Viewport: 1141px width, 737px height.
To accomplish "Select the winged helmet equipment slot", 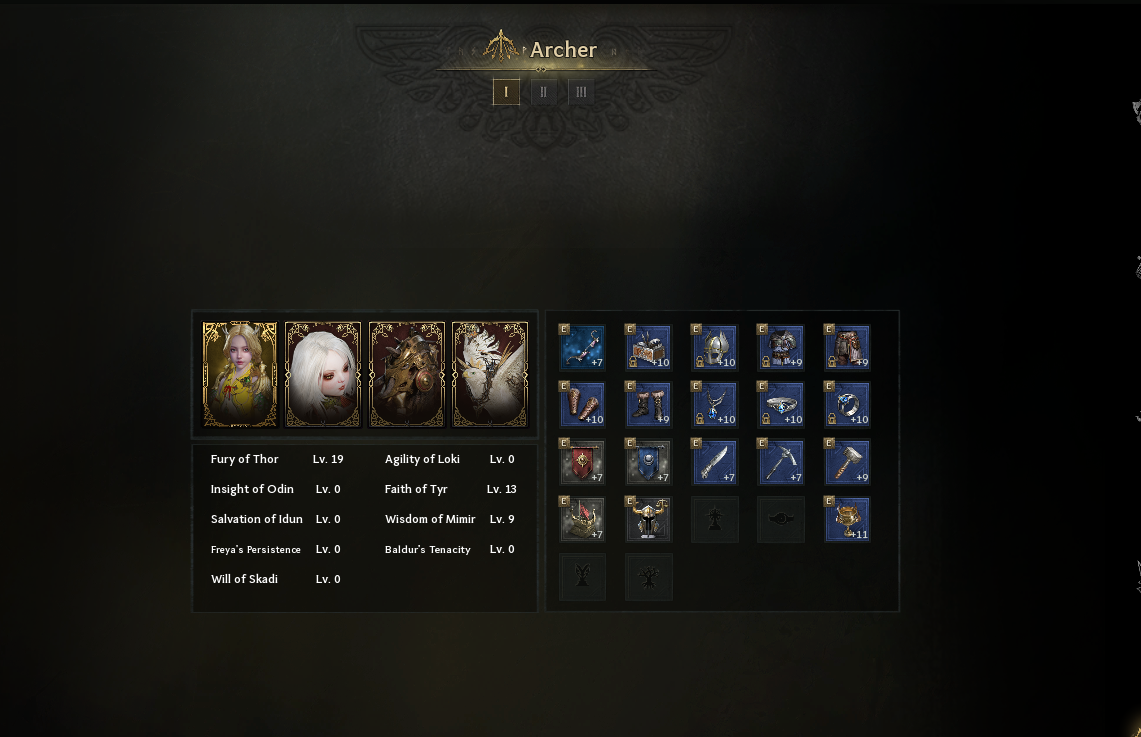I will tap(714, 348).
